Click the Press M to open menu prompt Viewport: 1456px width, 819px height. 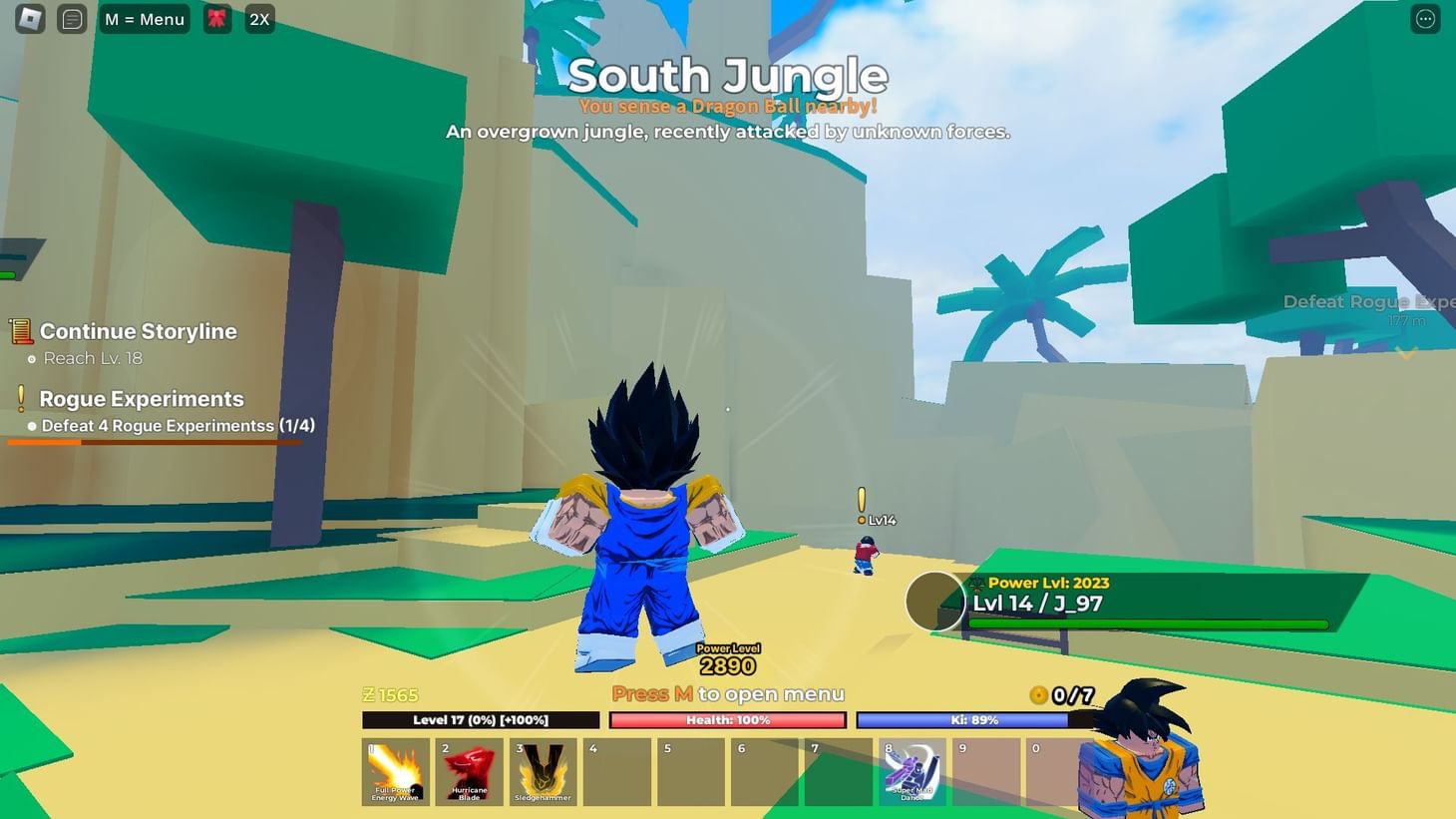click(x=727, y=693)
